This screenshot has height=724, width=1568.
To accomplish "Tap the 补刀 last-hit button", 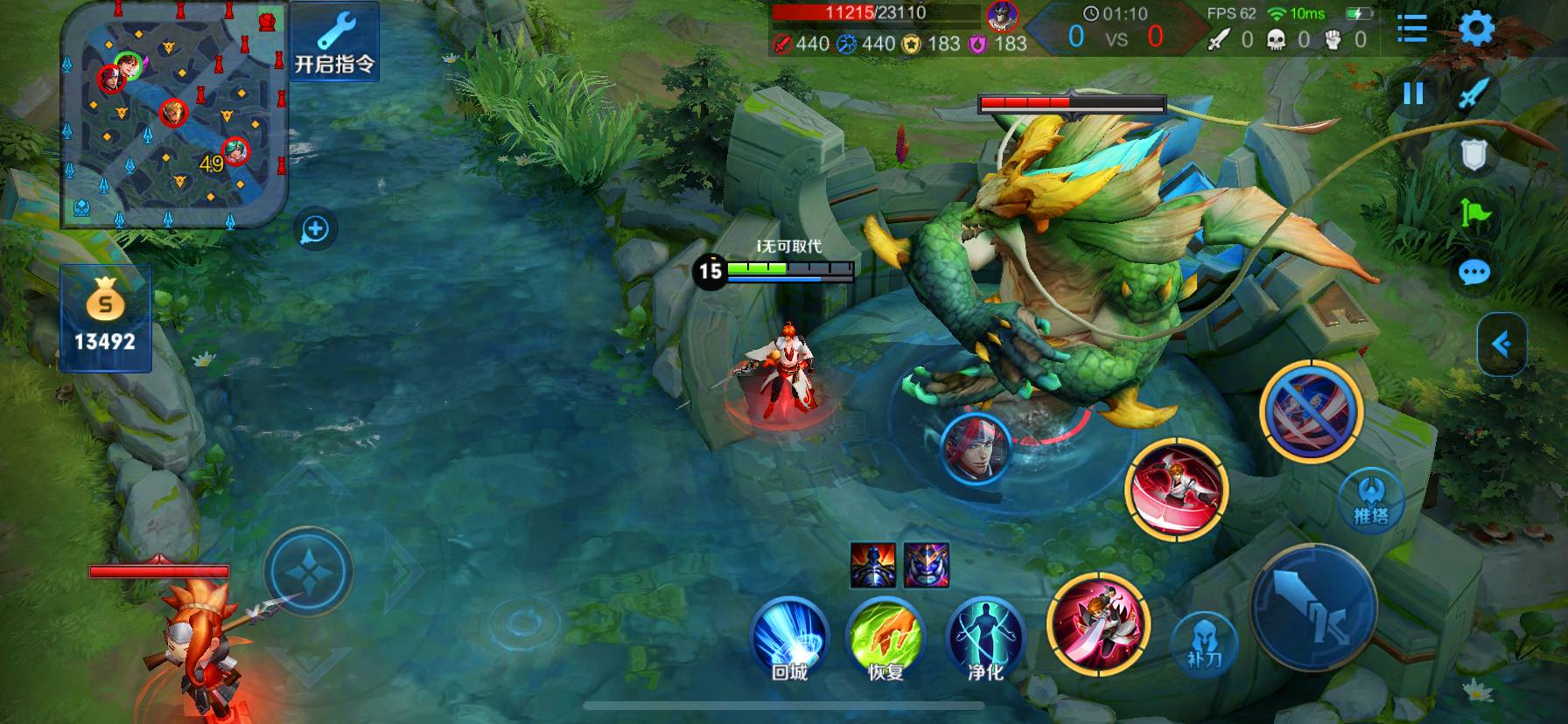I will click(1204, 643).
